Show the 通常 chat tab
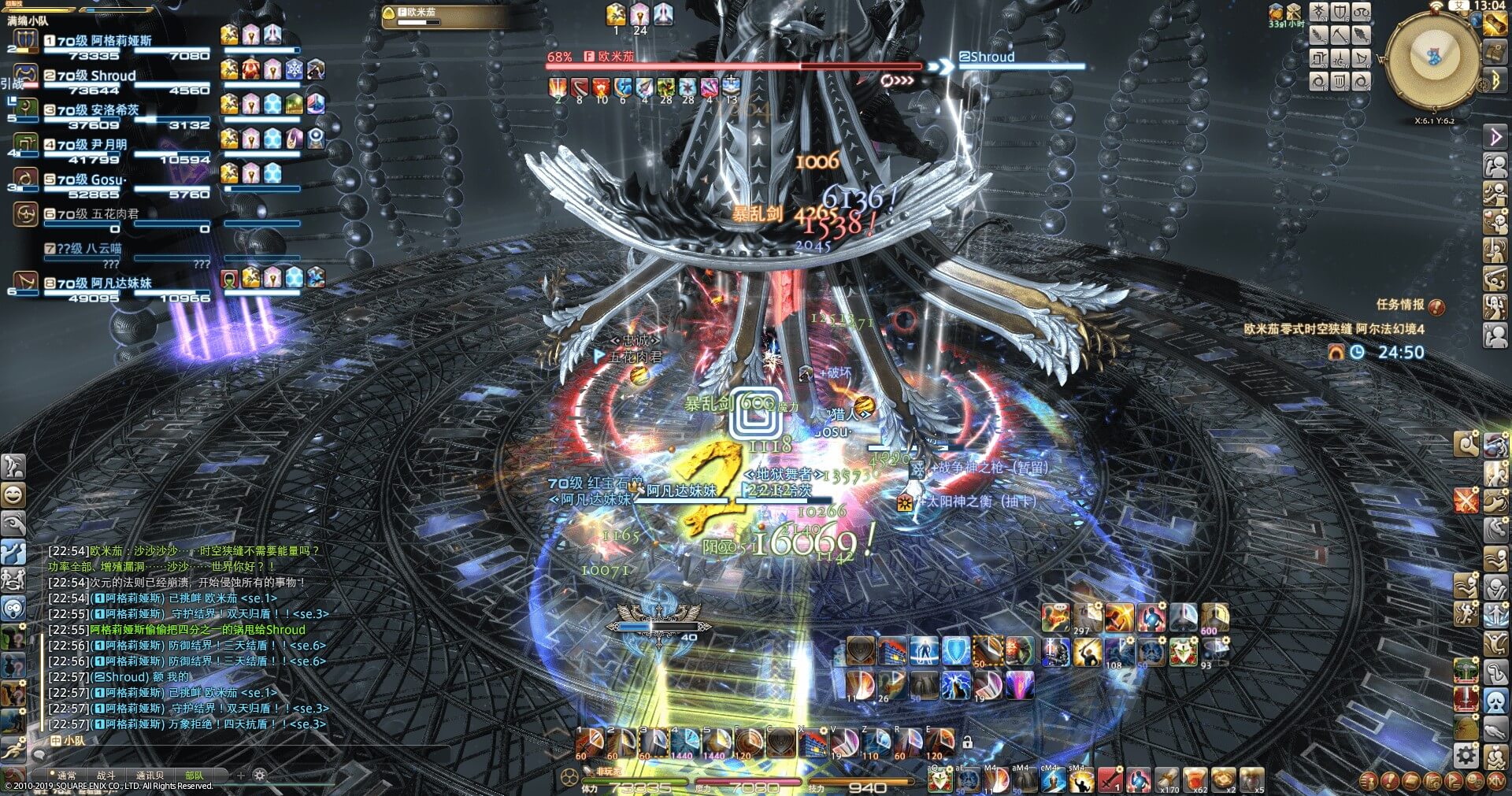This screenshot has width=1512, height=796. 67,776
